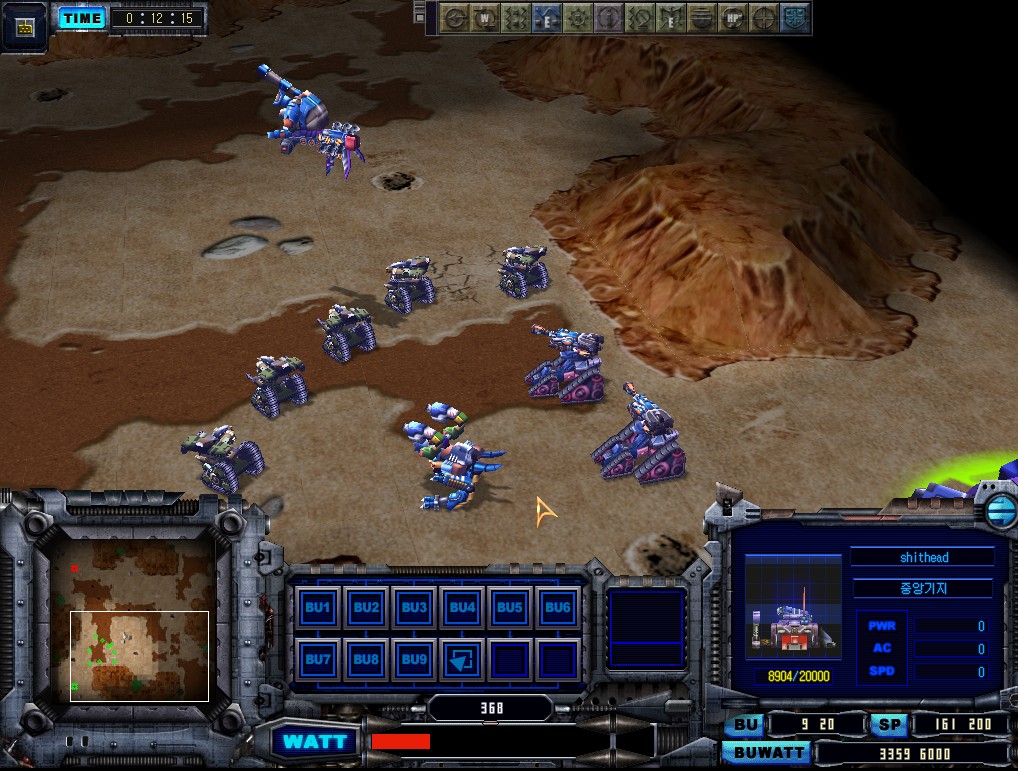Click the blue shield icon in the toolbar
Viewport: 1018px width, 771px height.
pyautogui.click(x=796, y=18)
